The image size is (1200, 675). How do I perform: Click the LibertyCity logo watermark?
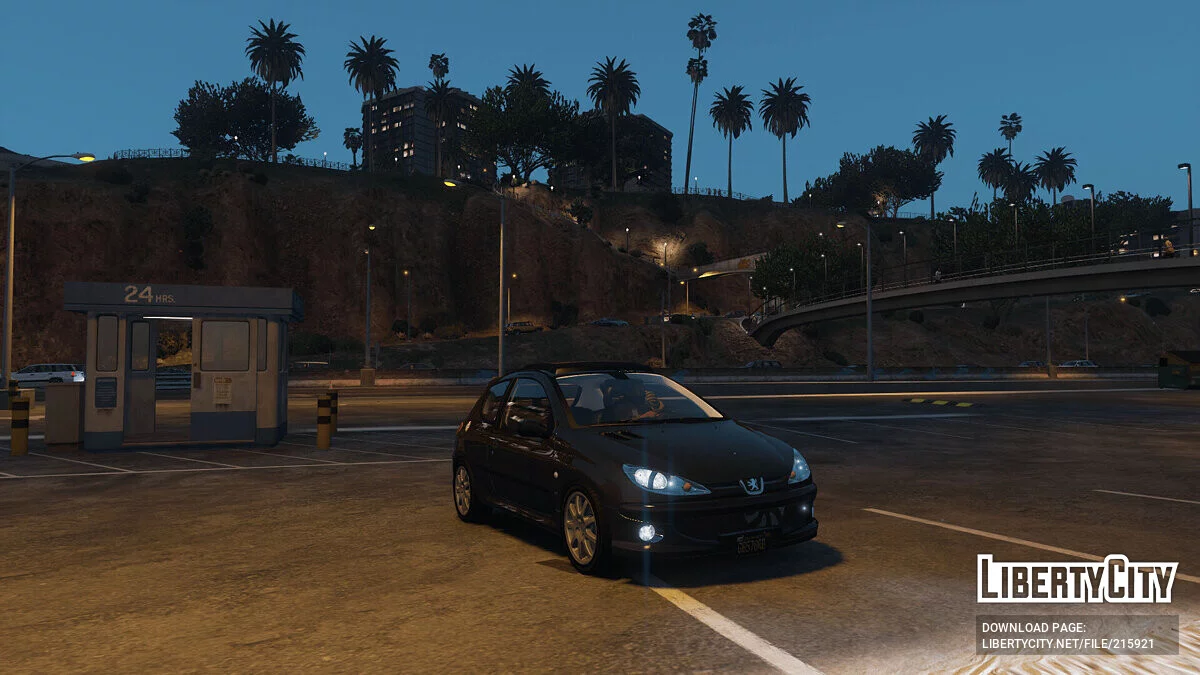pos(1077,579)
